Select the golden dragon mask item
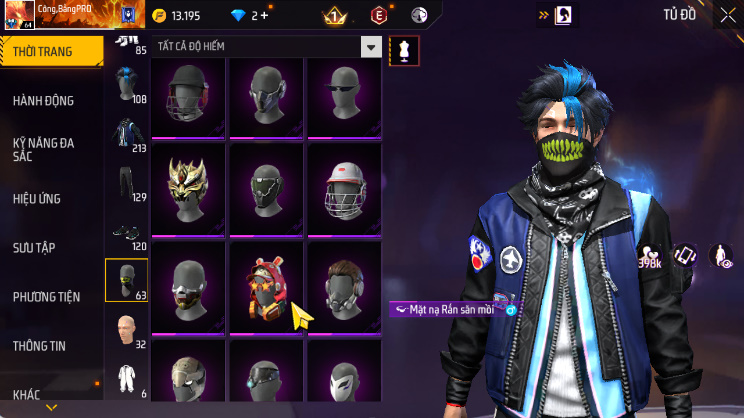744x418 pixels. pos(188,185)
